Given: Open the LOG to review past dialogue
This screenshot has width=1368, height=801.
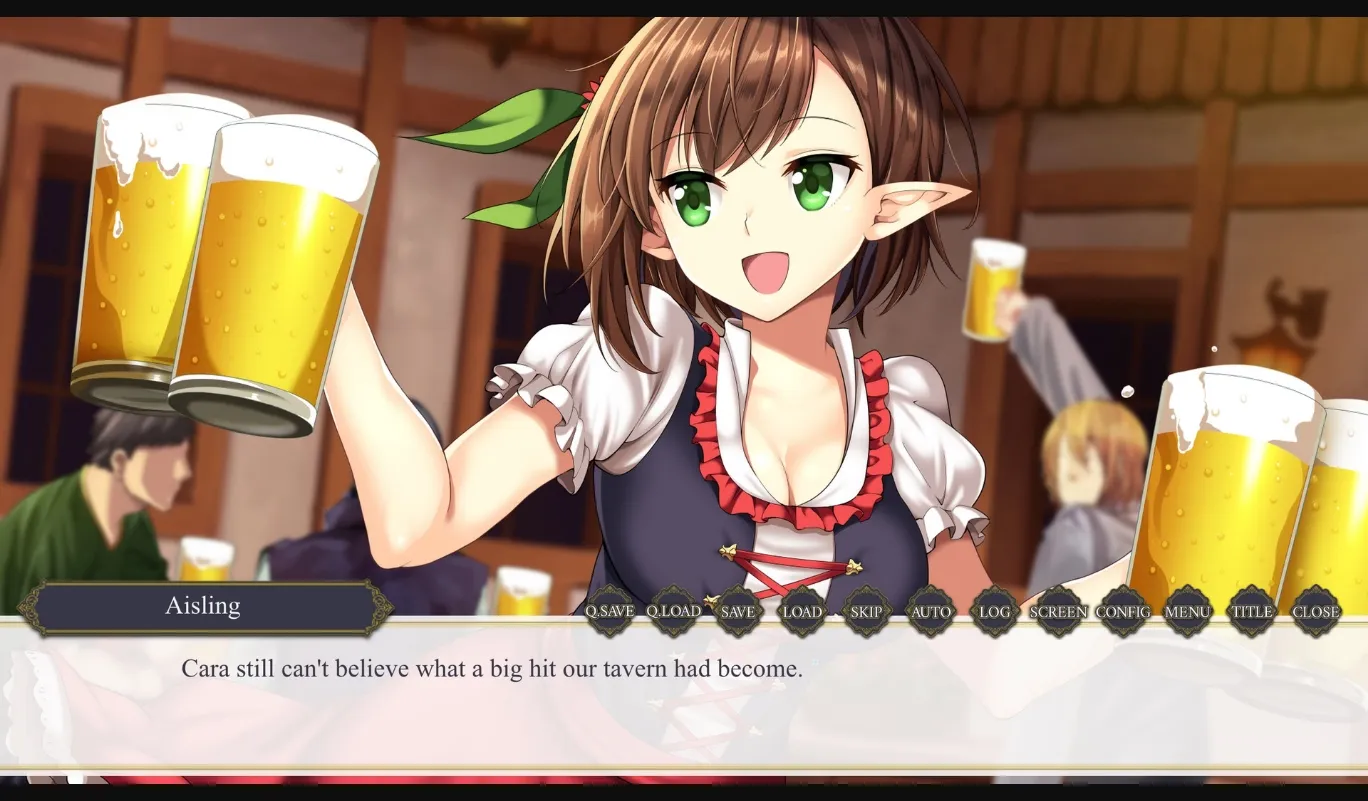Looking at the screenshot, I should pyautogui.click(x=994, y=610).
